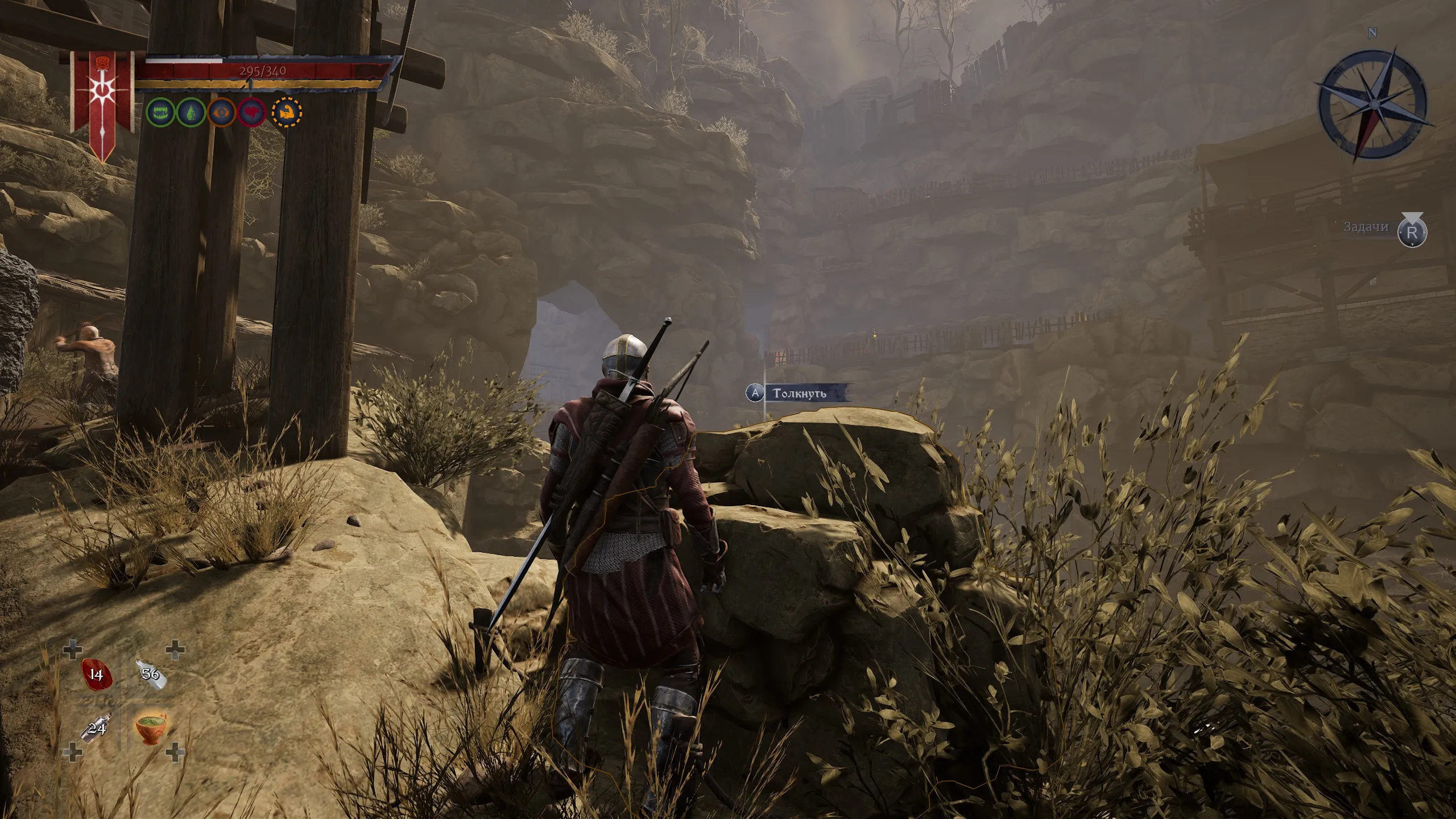The image size is (1456, 819).
Task: Choose the green soup bowl slot
Action: [x=151, y=729]
